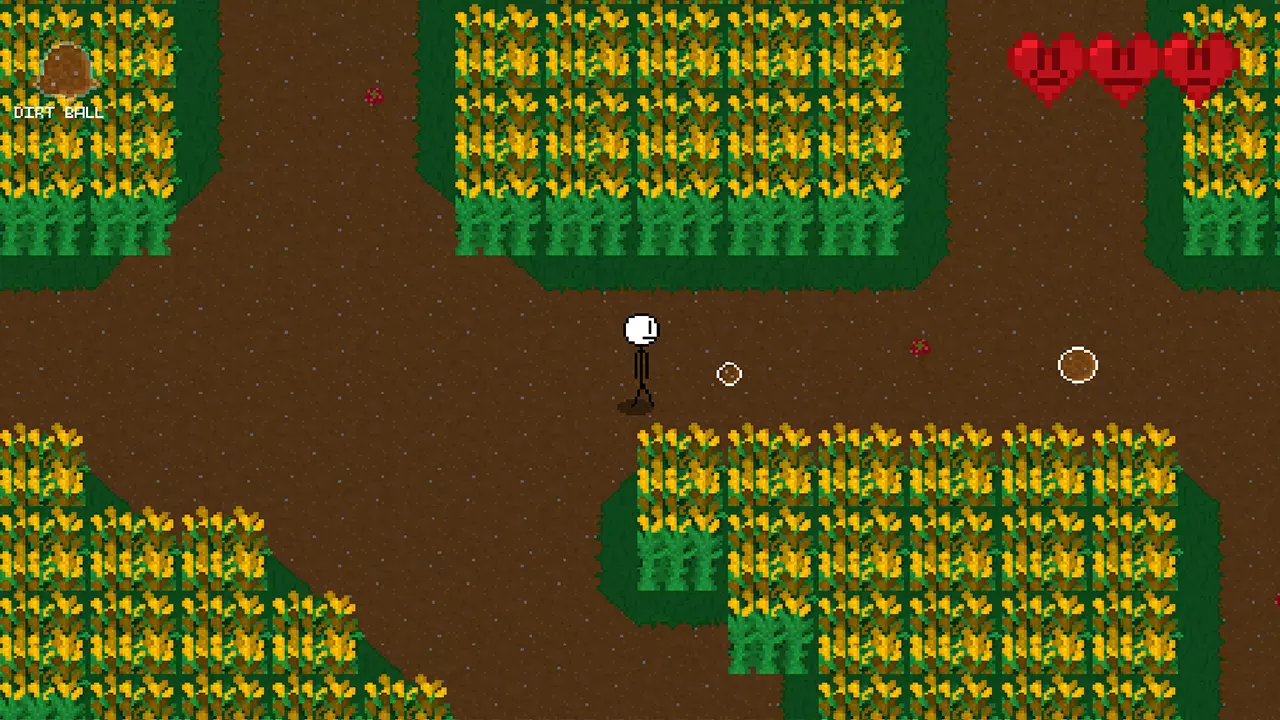
Task: Click the red mushroom near the top path
Action: click(374, 95)
